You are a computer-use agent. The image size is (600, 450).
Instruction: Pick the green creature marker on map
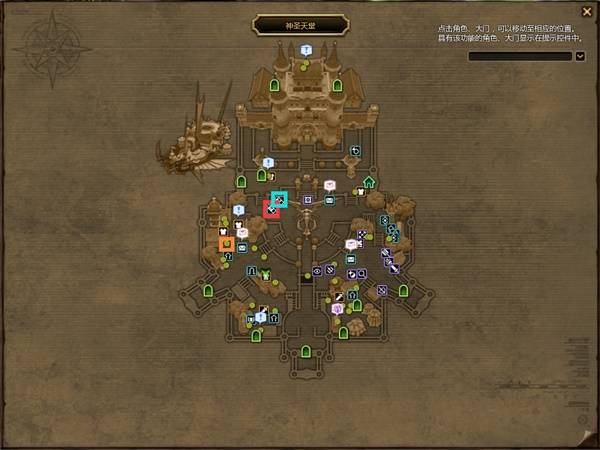click(x=266, y=274)
